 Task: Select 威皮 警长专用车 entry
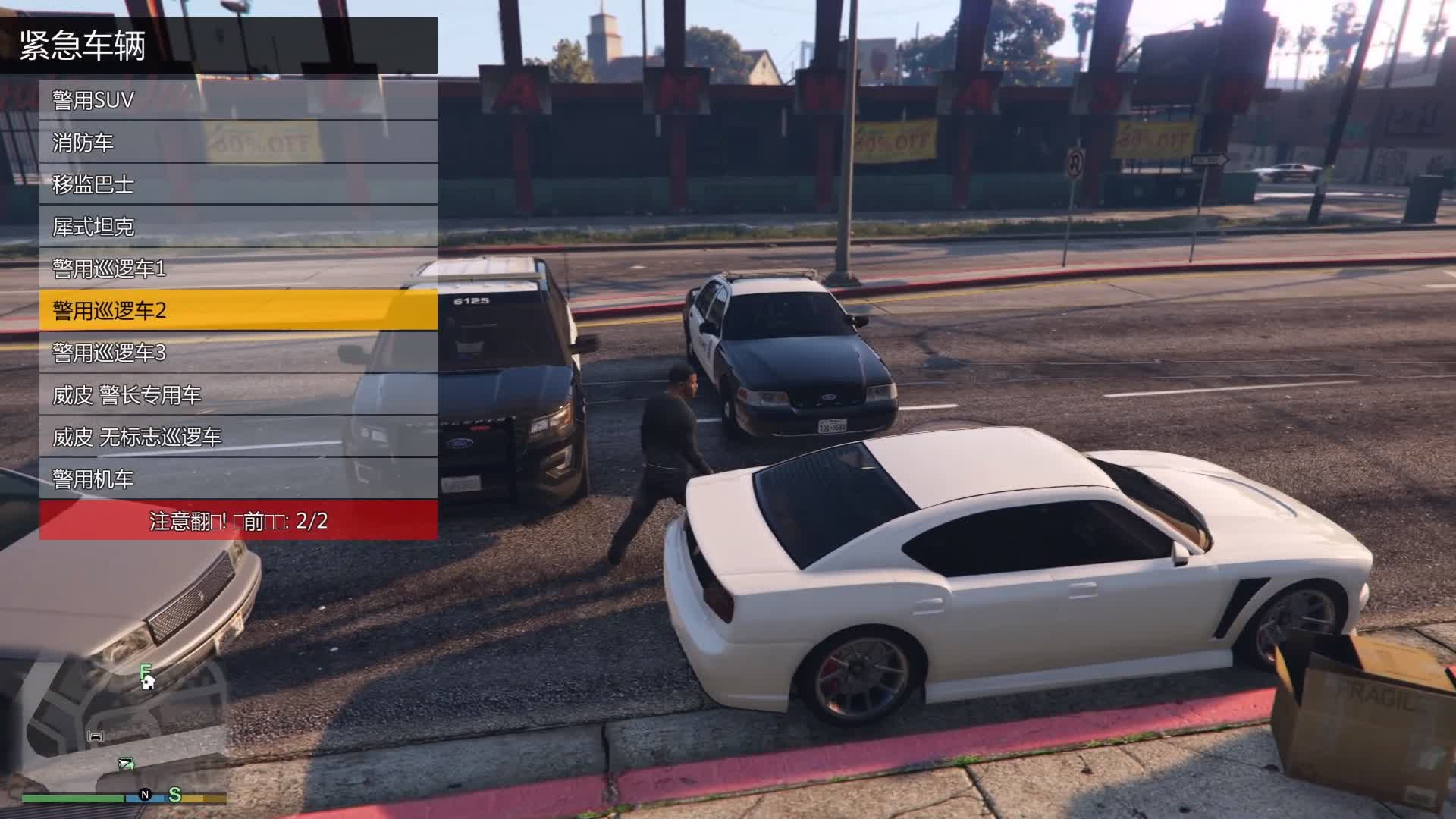(x=238, y=395)
